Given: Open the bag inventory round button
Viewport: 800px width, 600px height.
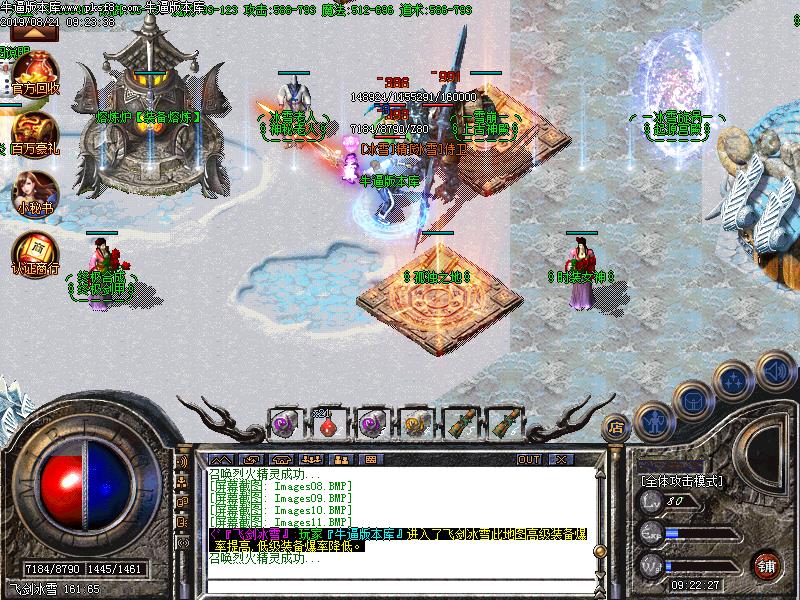Looking at the screenshot, I should (x=694, y=400).
